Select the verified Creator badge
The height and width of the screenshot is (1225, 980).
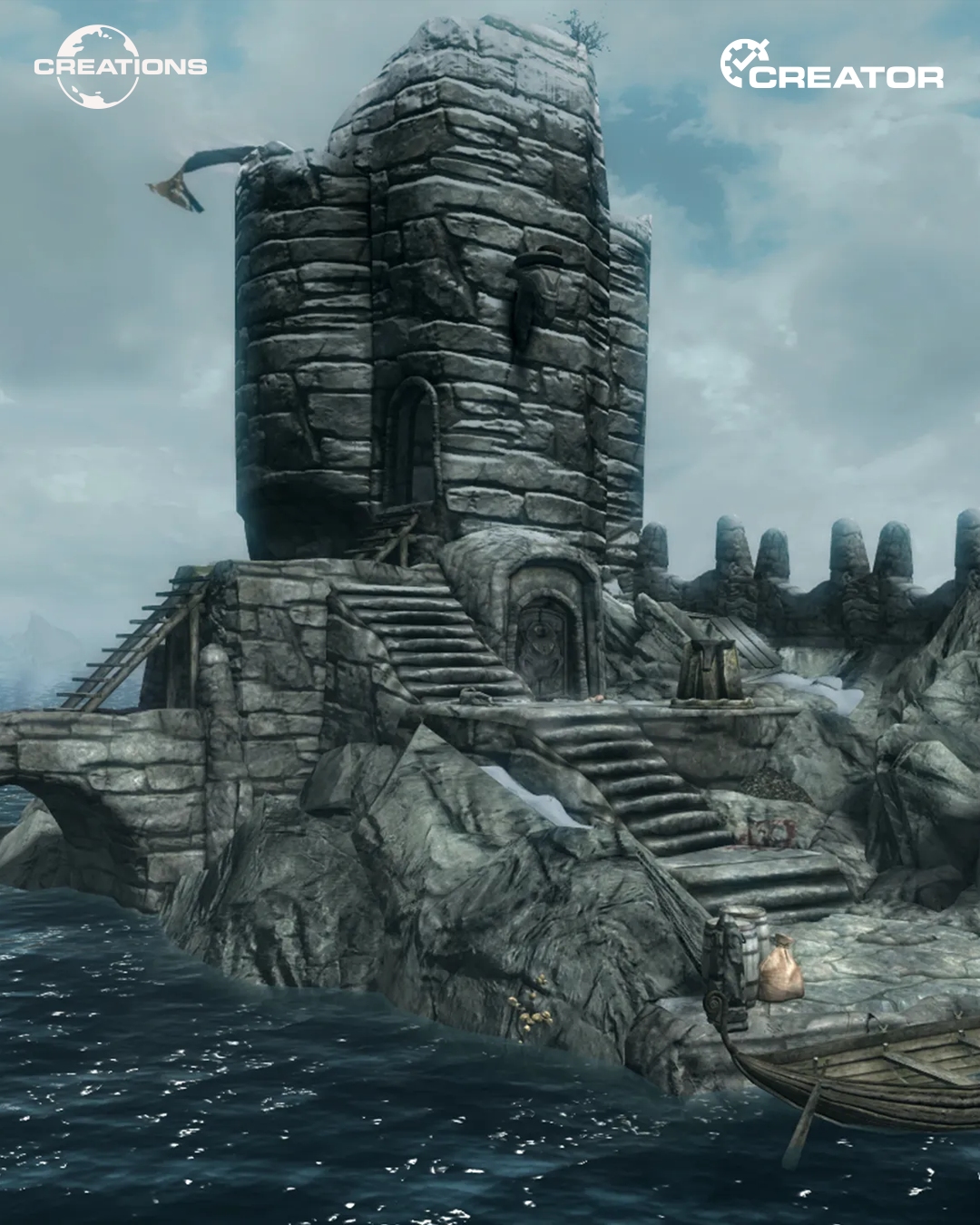point(831,65)
